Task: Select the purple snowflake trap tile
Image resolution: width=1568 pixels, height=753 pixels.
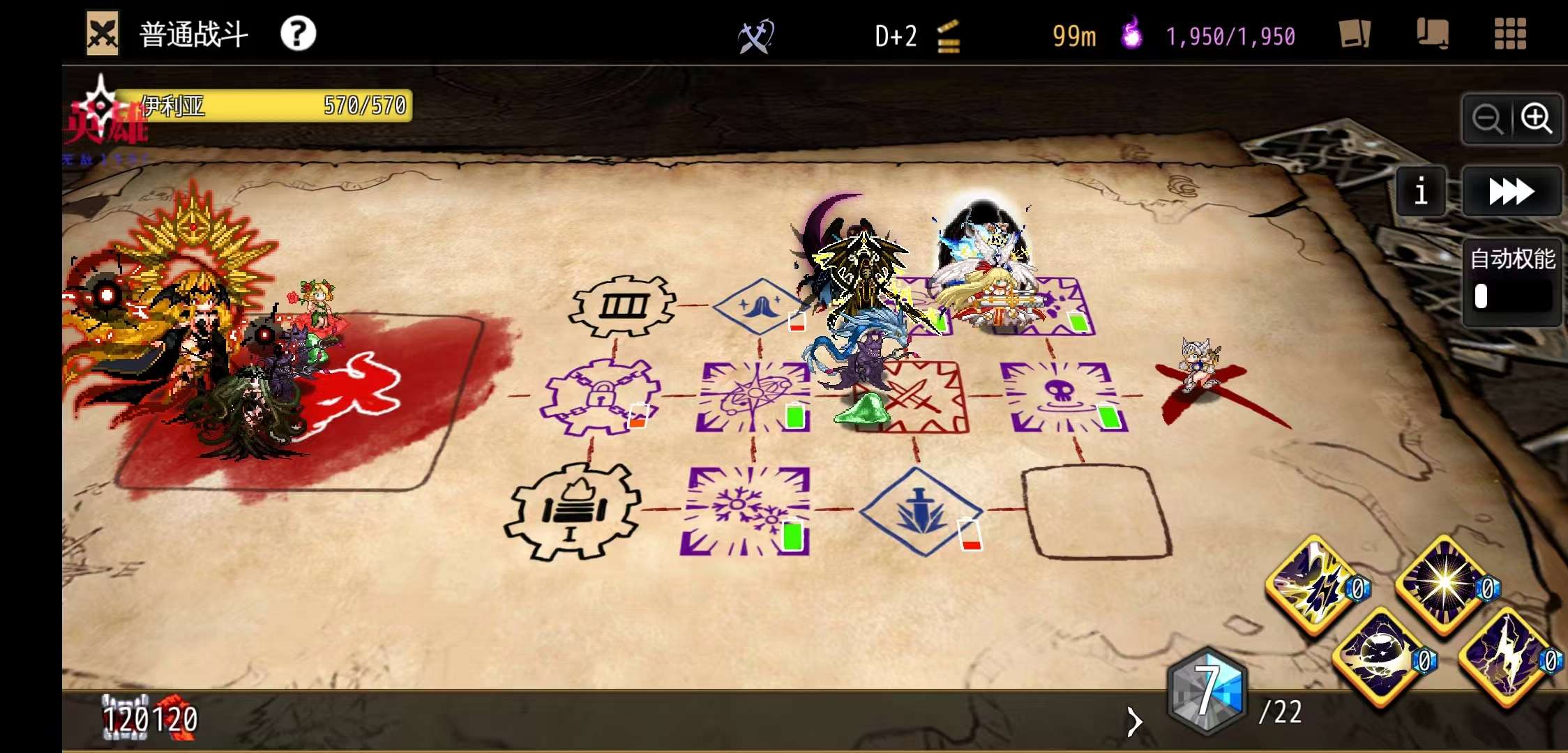Action: point(746,511)
